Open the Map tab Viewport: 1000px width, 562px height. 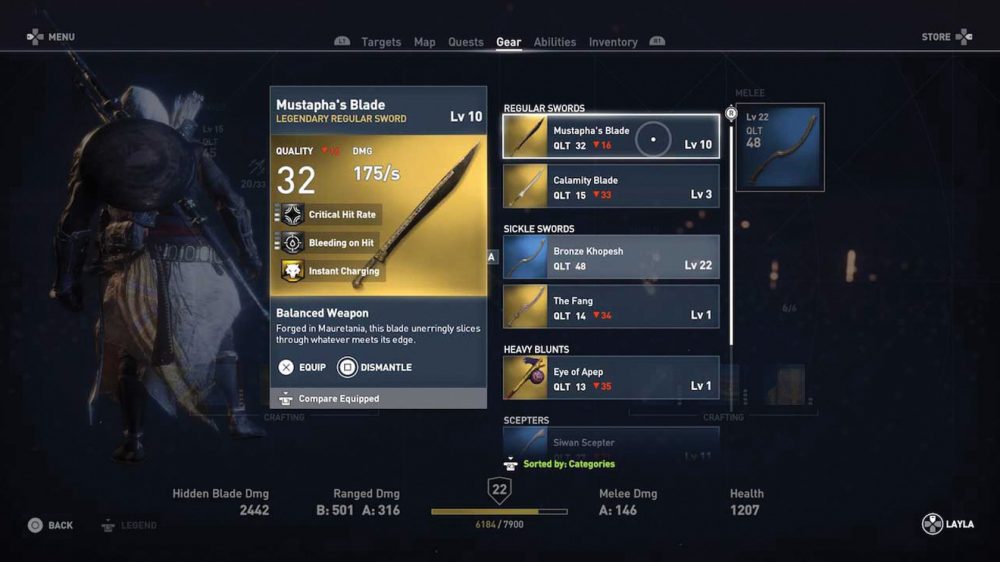tap(425, 42)
